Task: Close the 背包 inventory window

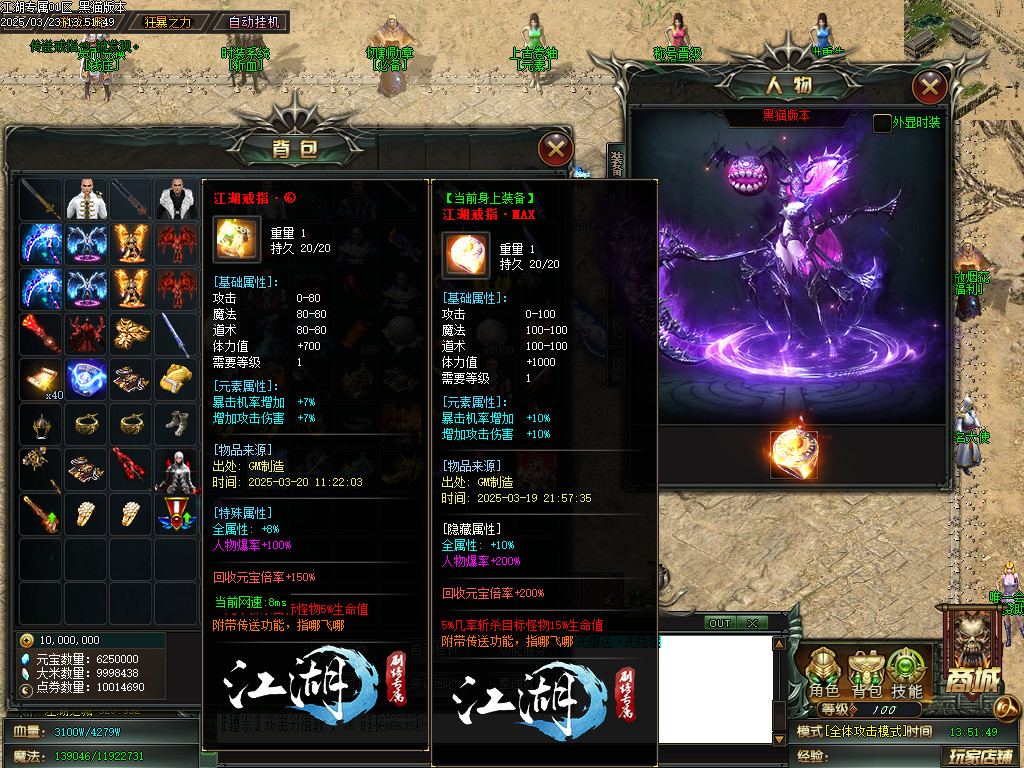Action: coord(555,150)
